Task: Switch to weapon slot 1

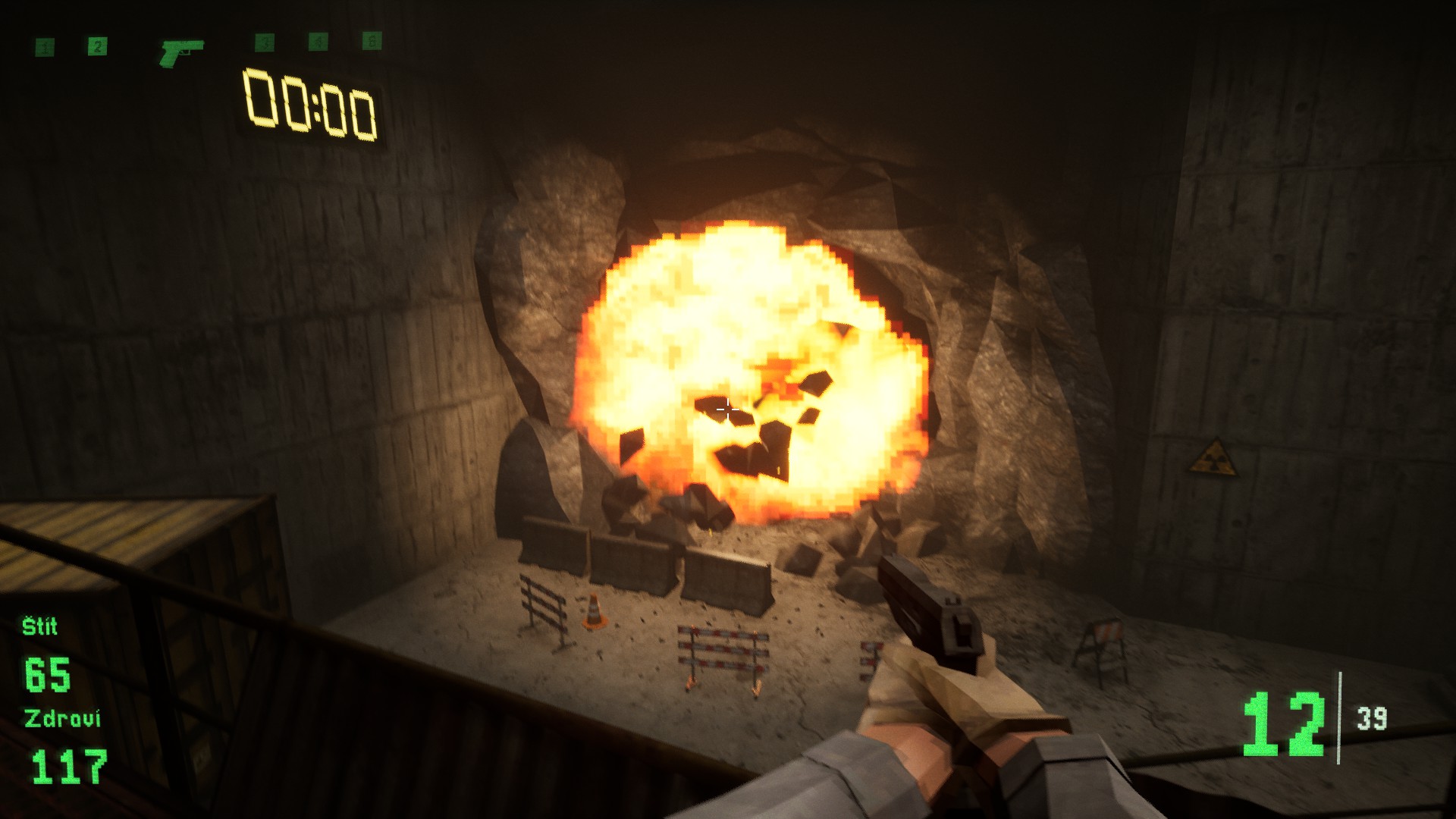Action: (x=45, y=48)
